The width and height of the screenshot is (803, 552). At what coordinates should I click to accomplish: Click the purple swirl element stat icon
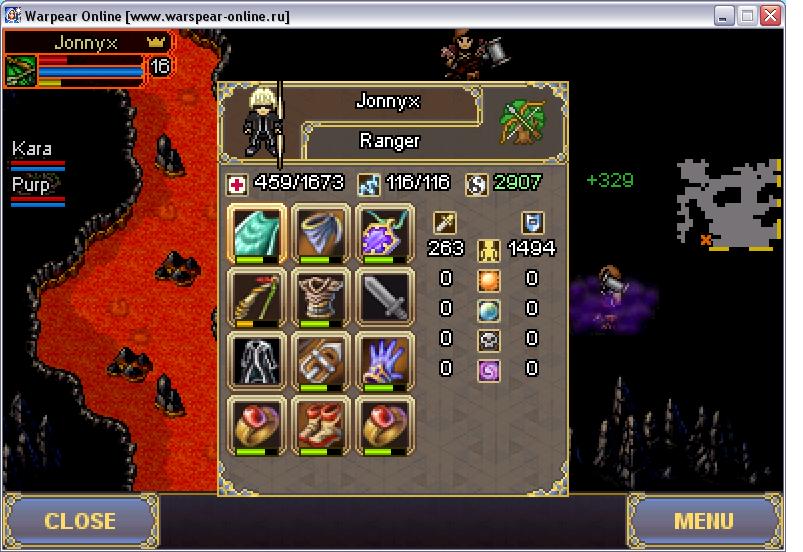[x=488, y=369]
